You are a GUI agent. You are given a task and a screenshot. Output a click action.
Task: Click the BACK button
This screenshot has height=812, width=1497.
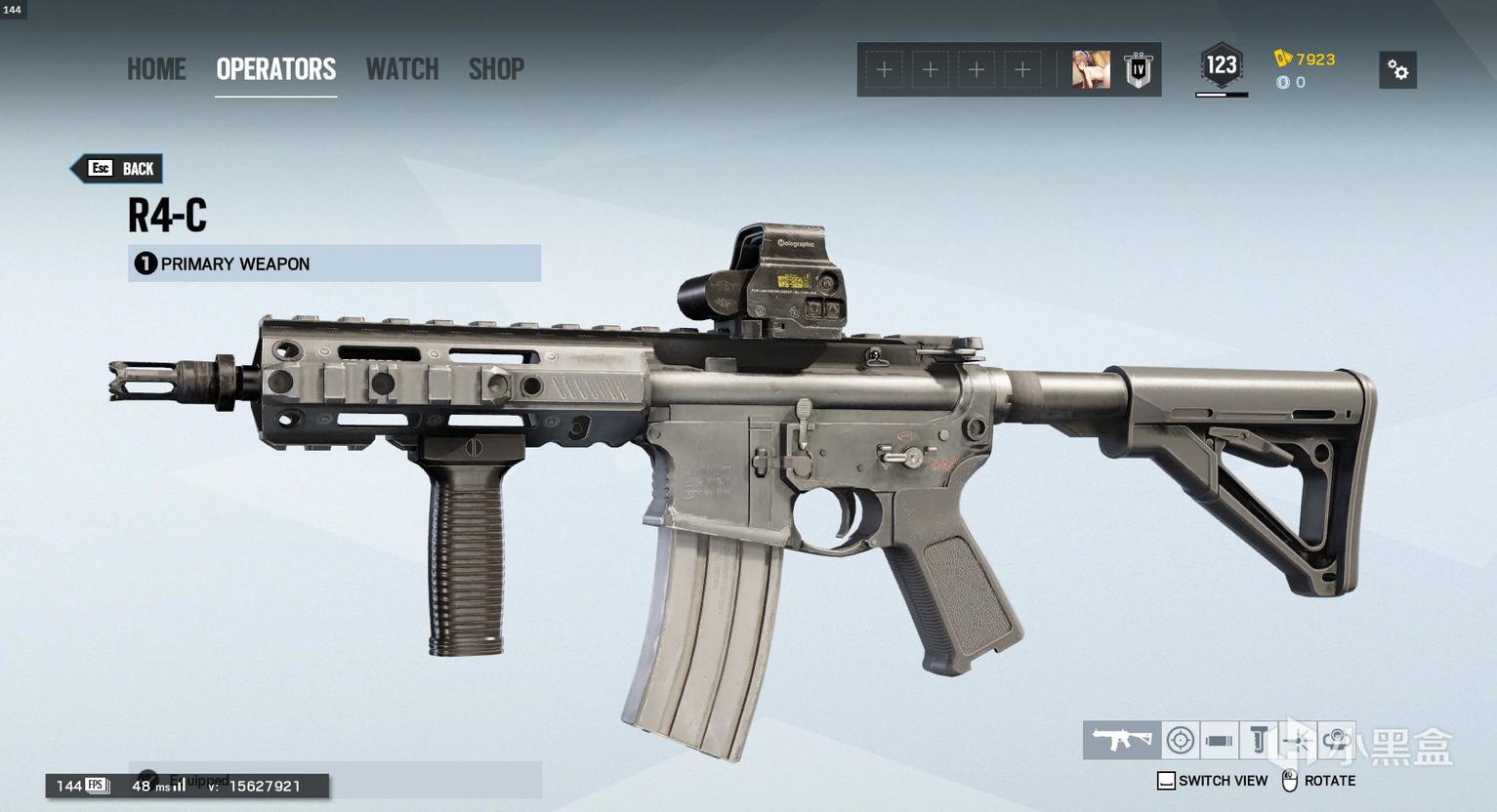118,169
